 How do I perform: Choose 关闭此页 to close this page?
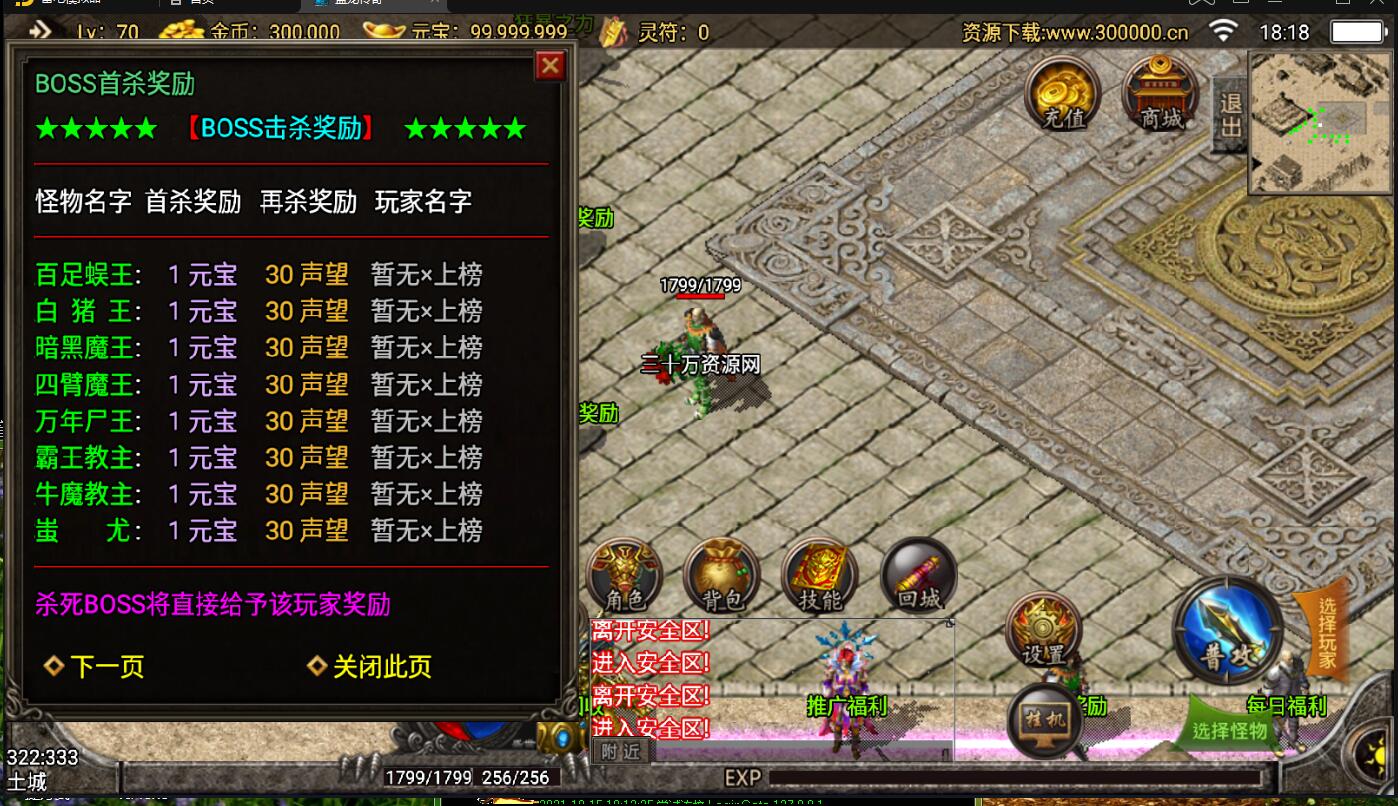(370, 667)
